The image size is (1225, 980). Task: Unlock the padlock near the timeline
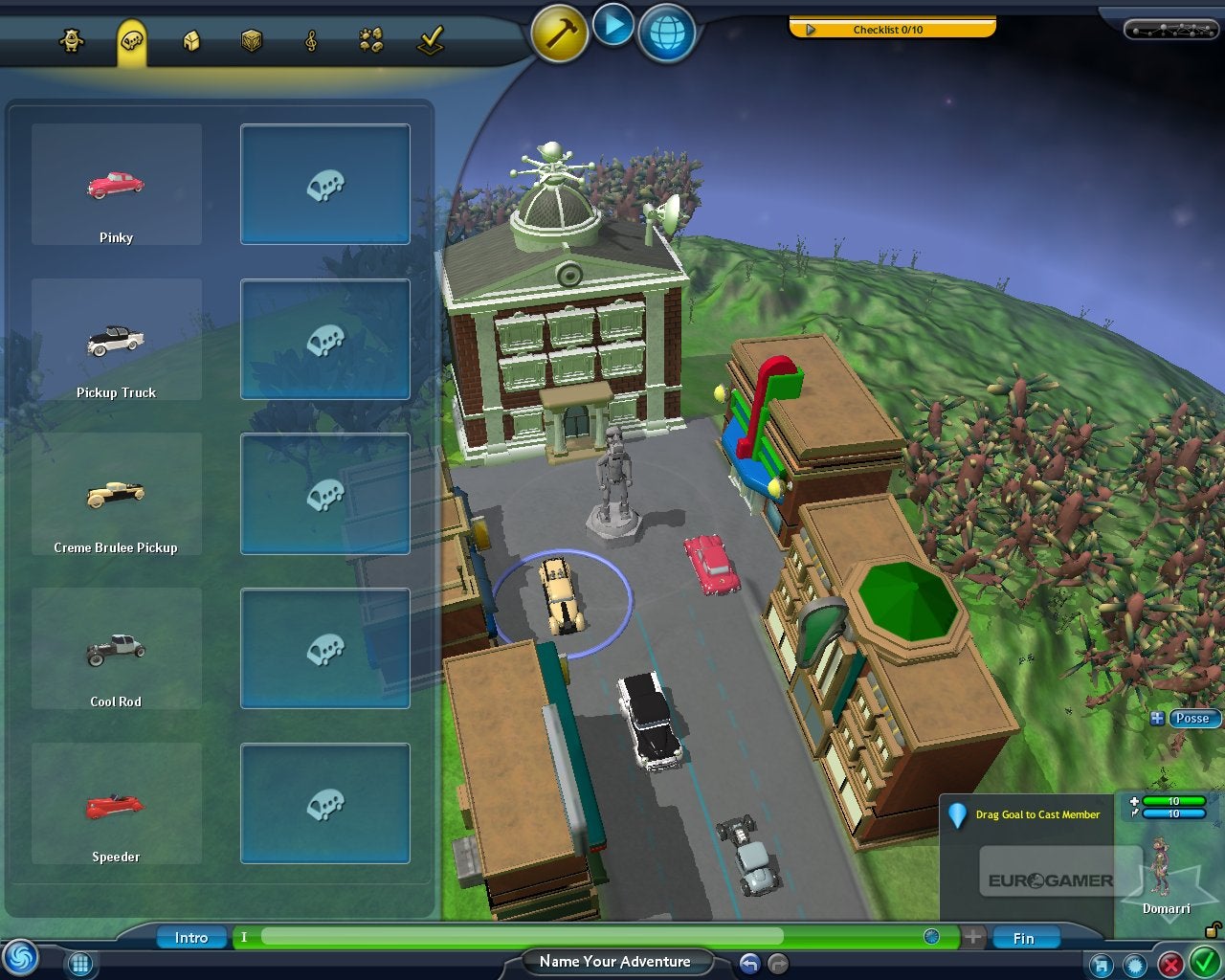pyautogui.click(x=1212, y=929)
